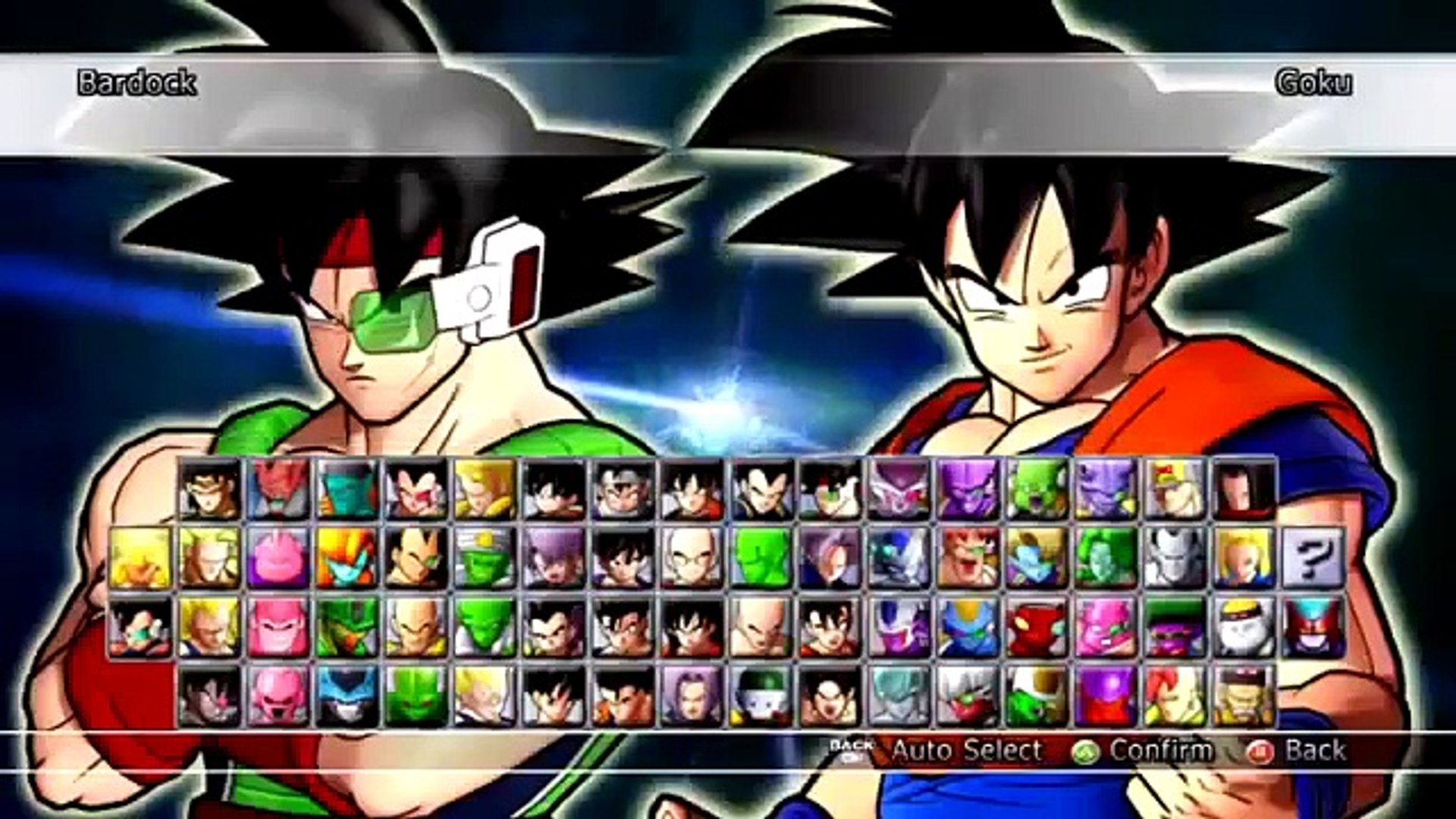Choose Chiaotzu's white-faced portrait
The width and height of the screenshot is (1456, 819).
[761, 696]
